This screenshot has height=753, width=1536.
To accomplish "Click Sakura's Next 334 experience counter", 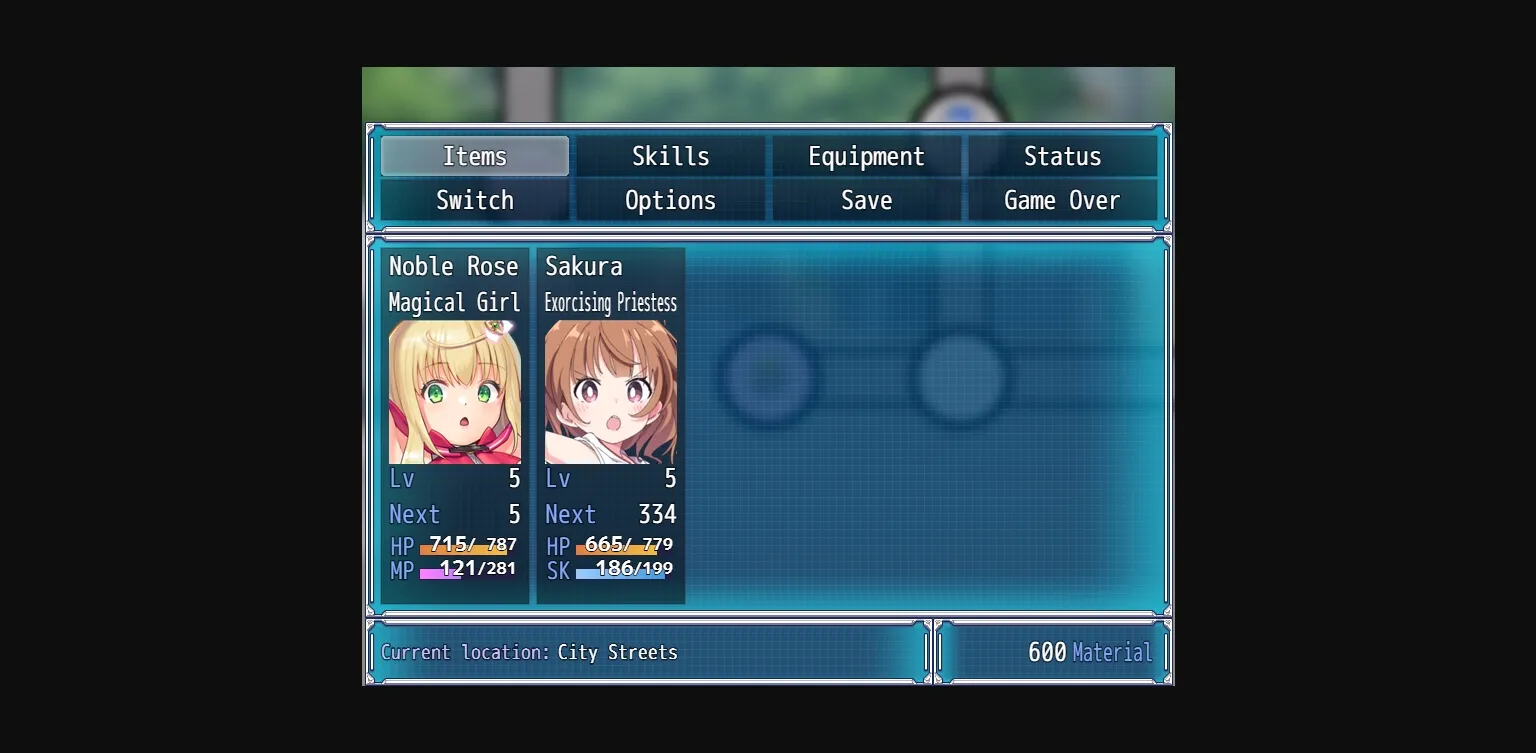I will coord(610,514).
